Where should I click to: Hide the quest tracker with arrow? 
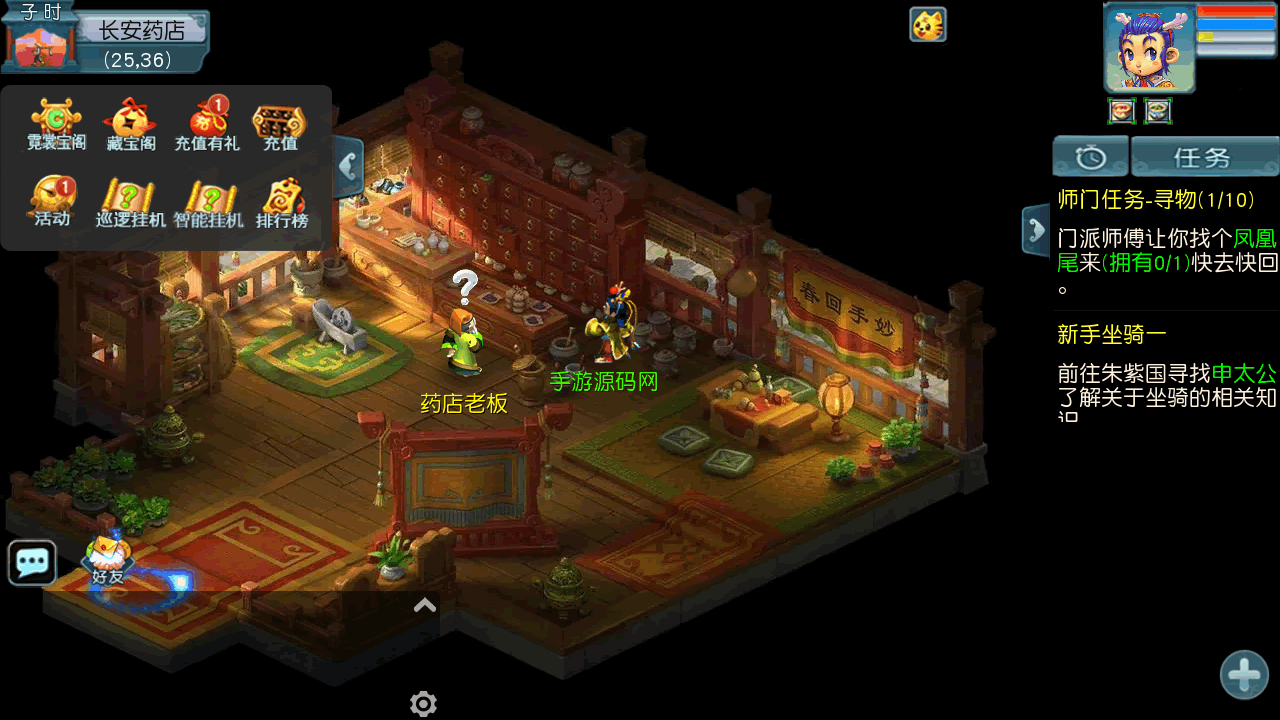[x=1034, y=231]
